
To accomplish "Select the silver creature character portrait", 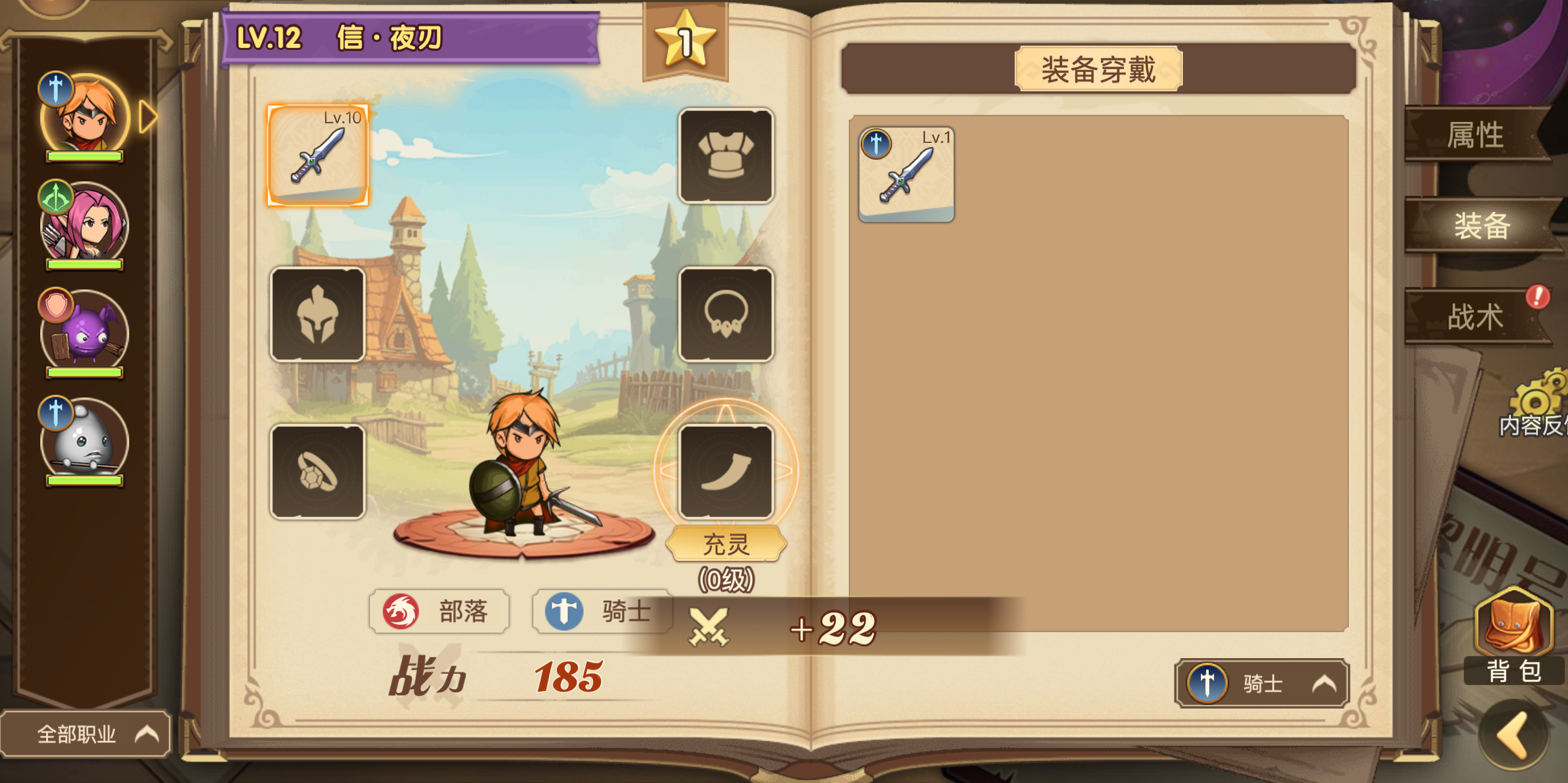I will pos(85,441).
